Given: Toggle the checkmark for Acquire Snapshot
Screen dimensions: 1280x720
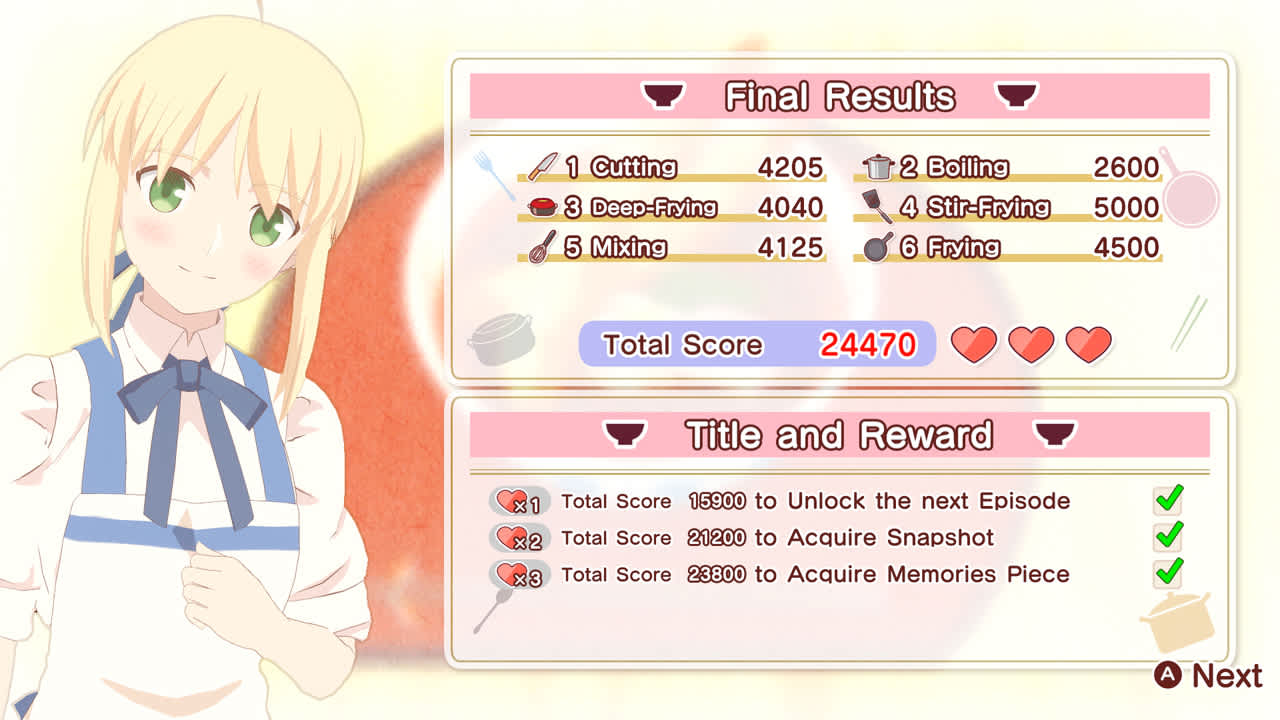Looking at the screenshot, I should pyautogui.click(x=1167, y=537).
